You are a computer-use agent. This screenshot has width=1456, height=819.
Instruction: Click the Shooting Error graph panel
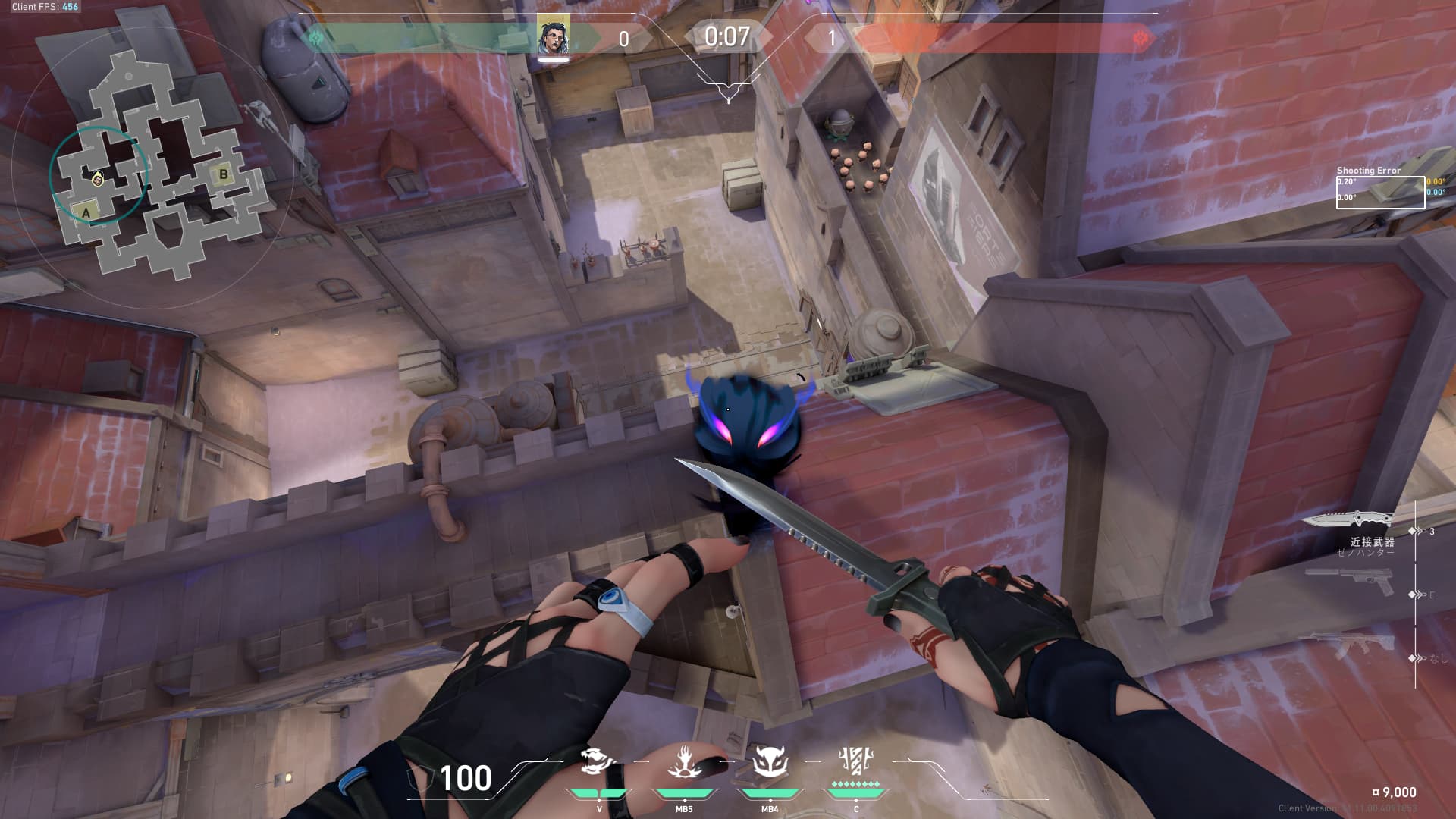pyautogui.click(x=1380, y=193)
